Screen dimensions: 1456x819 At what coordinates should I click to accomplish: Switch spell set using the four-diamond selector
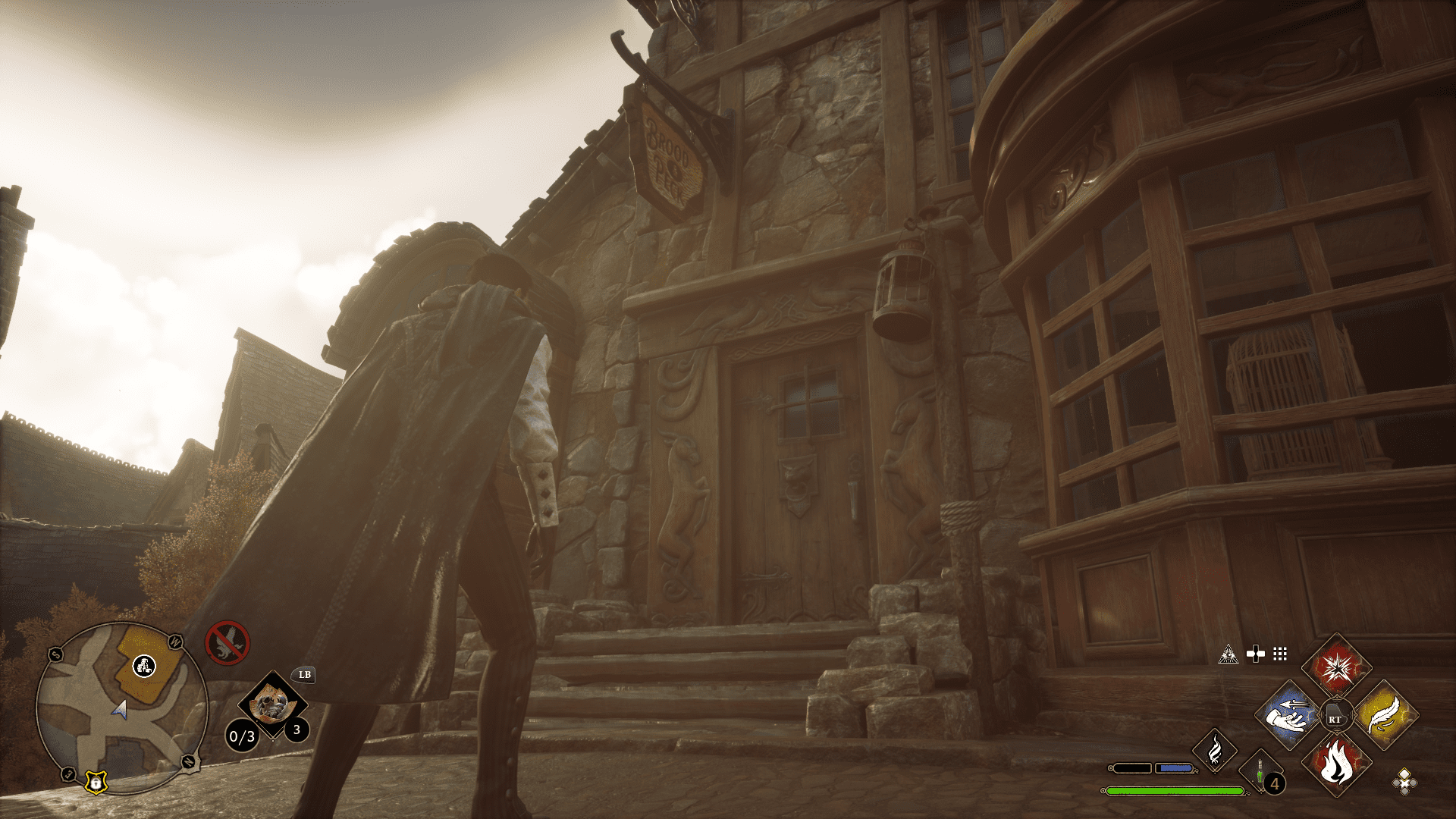(x=1404, y=781)
